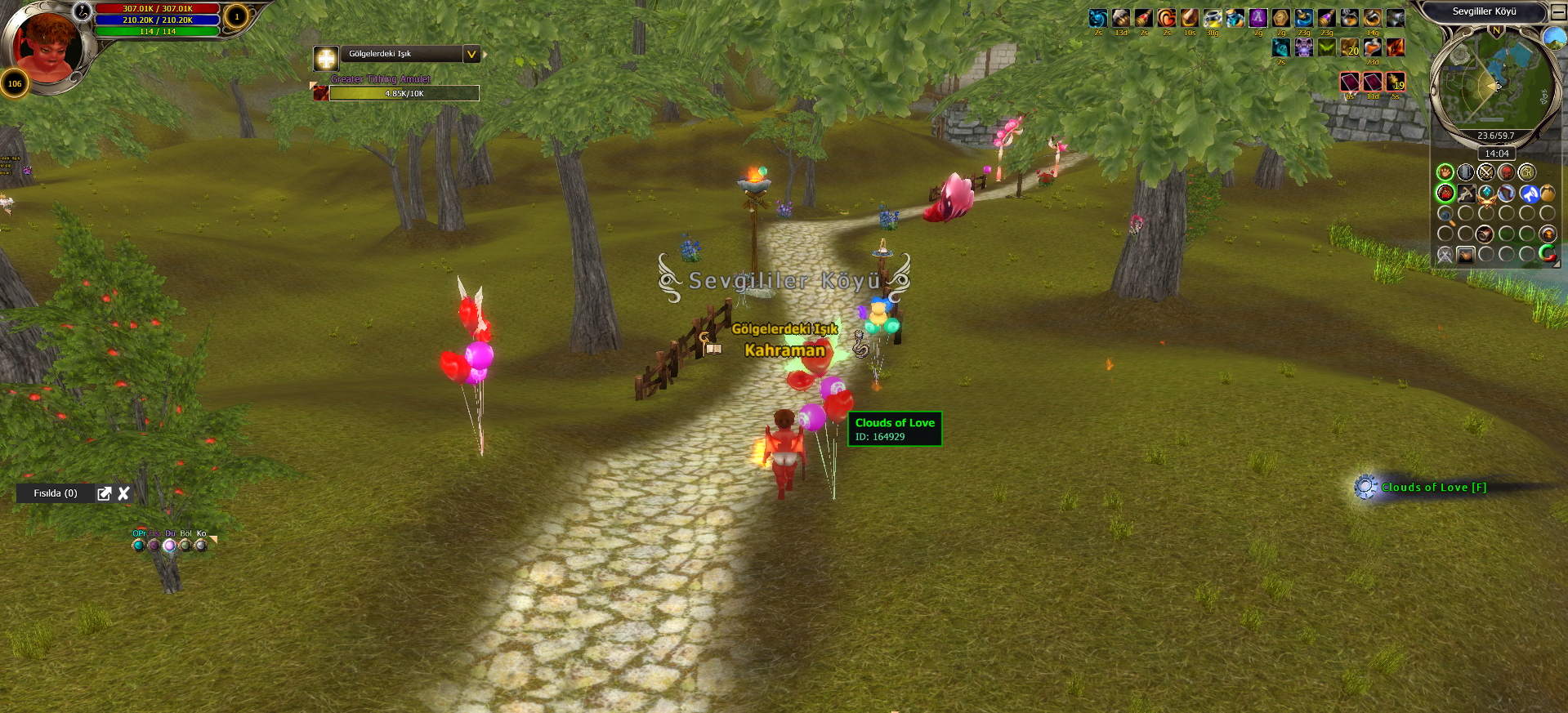Select the blue swirl buff icon

click(x=1097, y=18)
